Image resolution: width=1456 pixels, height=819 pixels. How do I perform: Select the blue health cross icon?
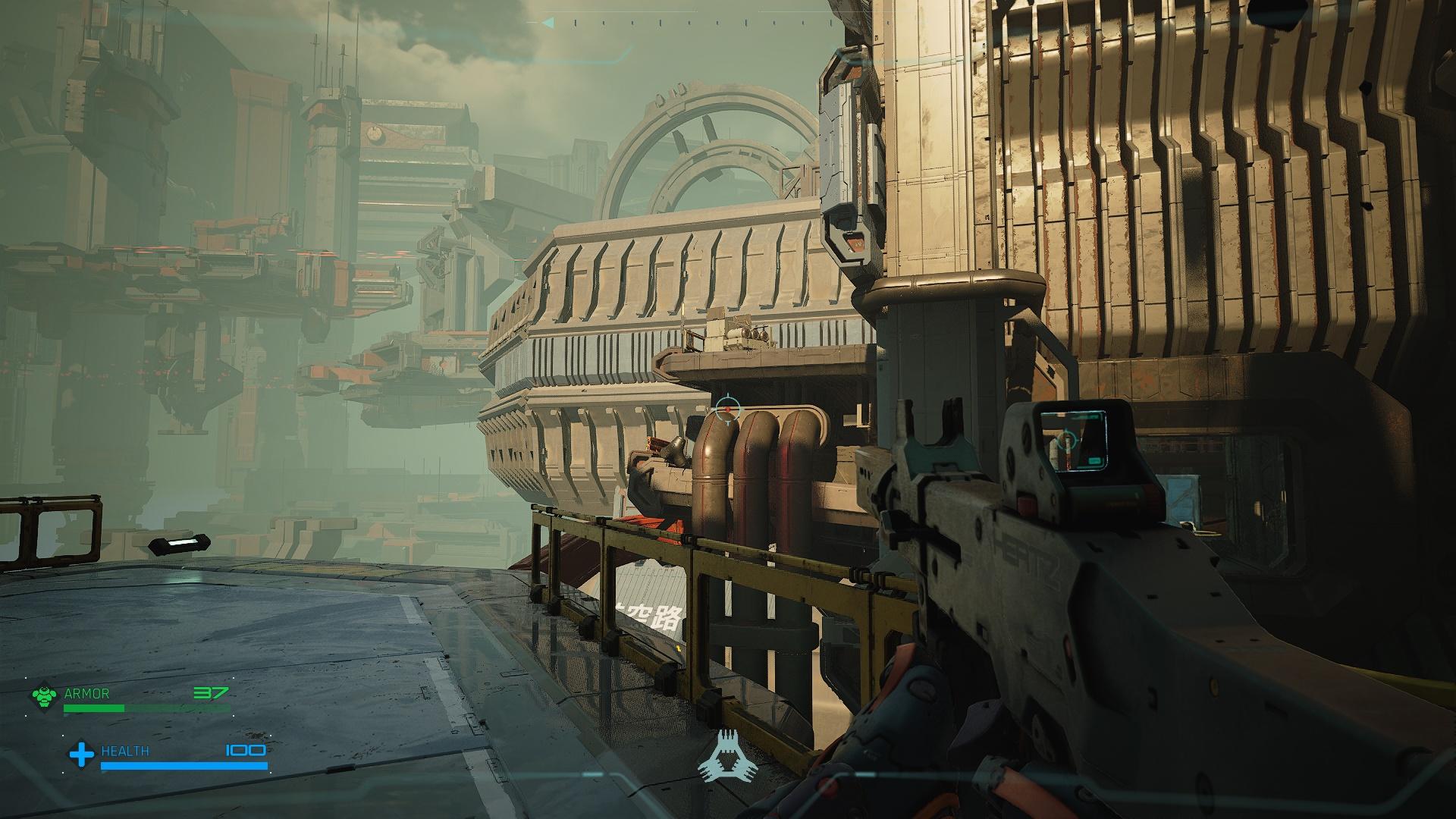point(81,754)
